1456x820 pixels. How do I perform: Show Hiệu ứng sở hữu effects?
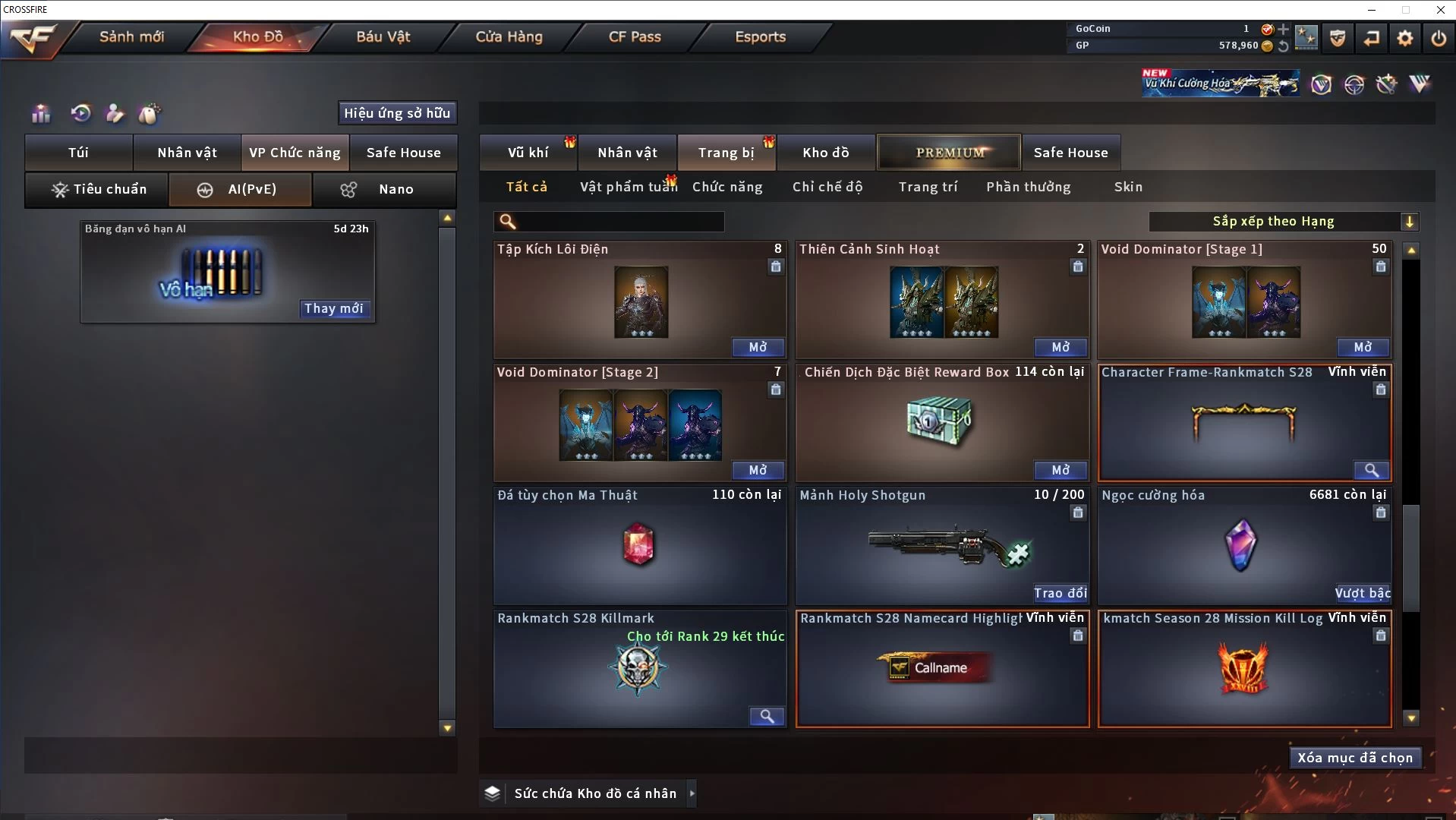tap(397, 113)
